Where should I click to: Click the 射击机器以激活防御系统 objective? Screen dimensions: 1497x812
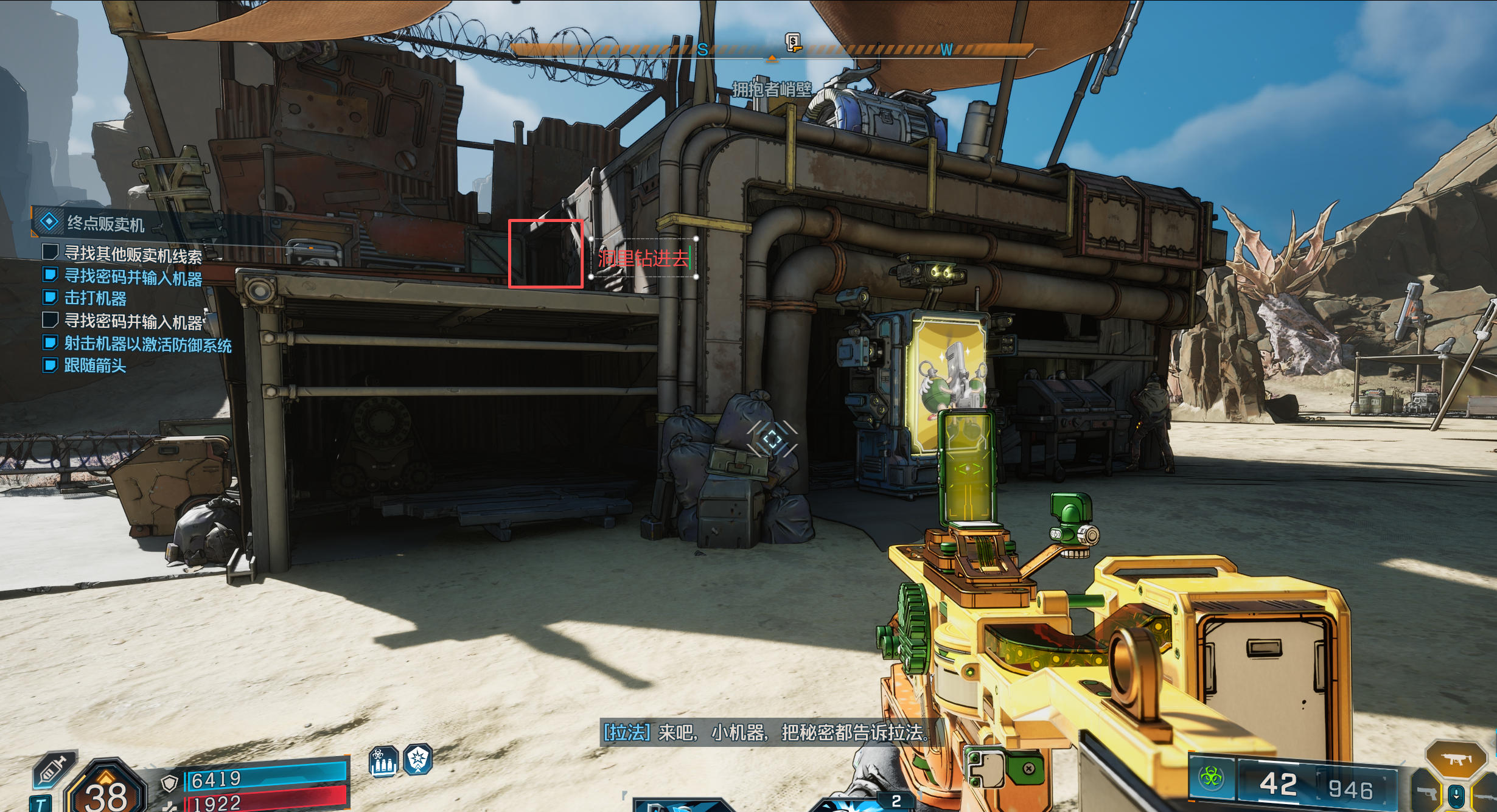click(x=148, y=344)
